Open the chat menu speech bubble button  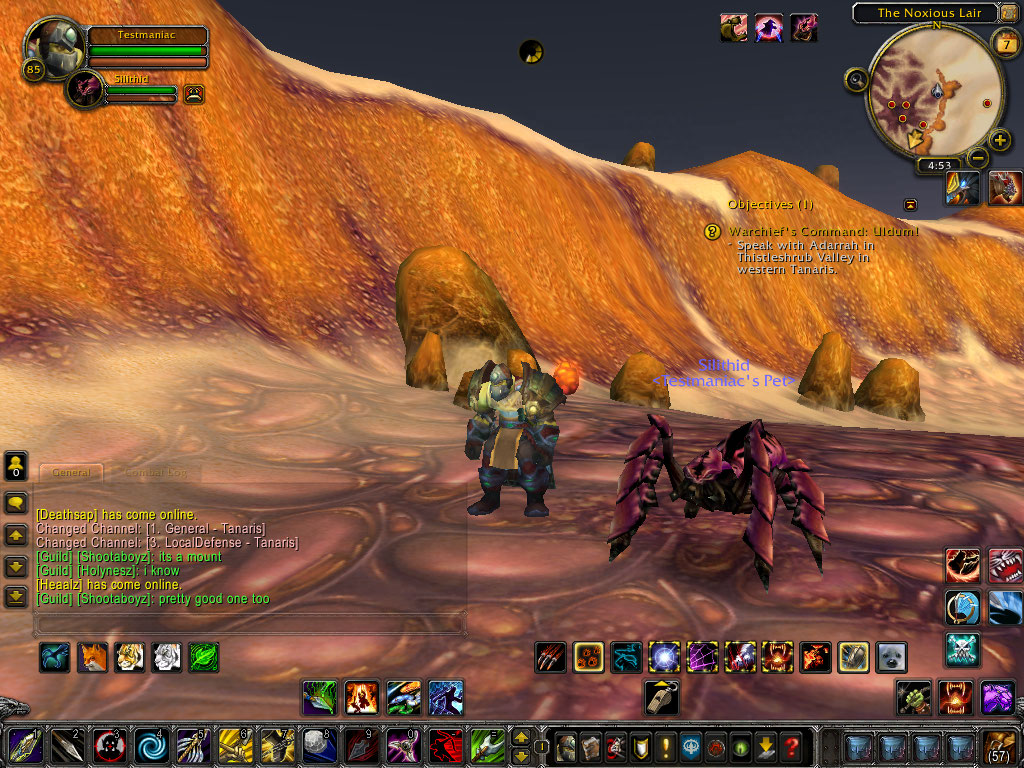pos(16,503)
